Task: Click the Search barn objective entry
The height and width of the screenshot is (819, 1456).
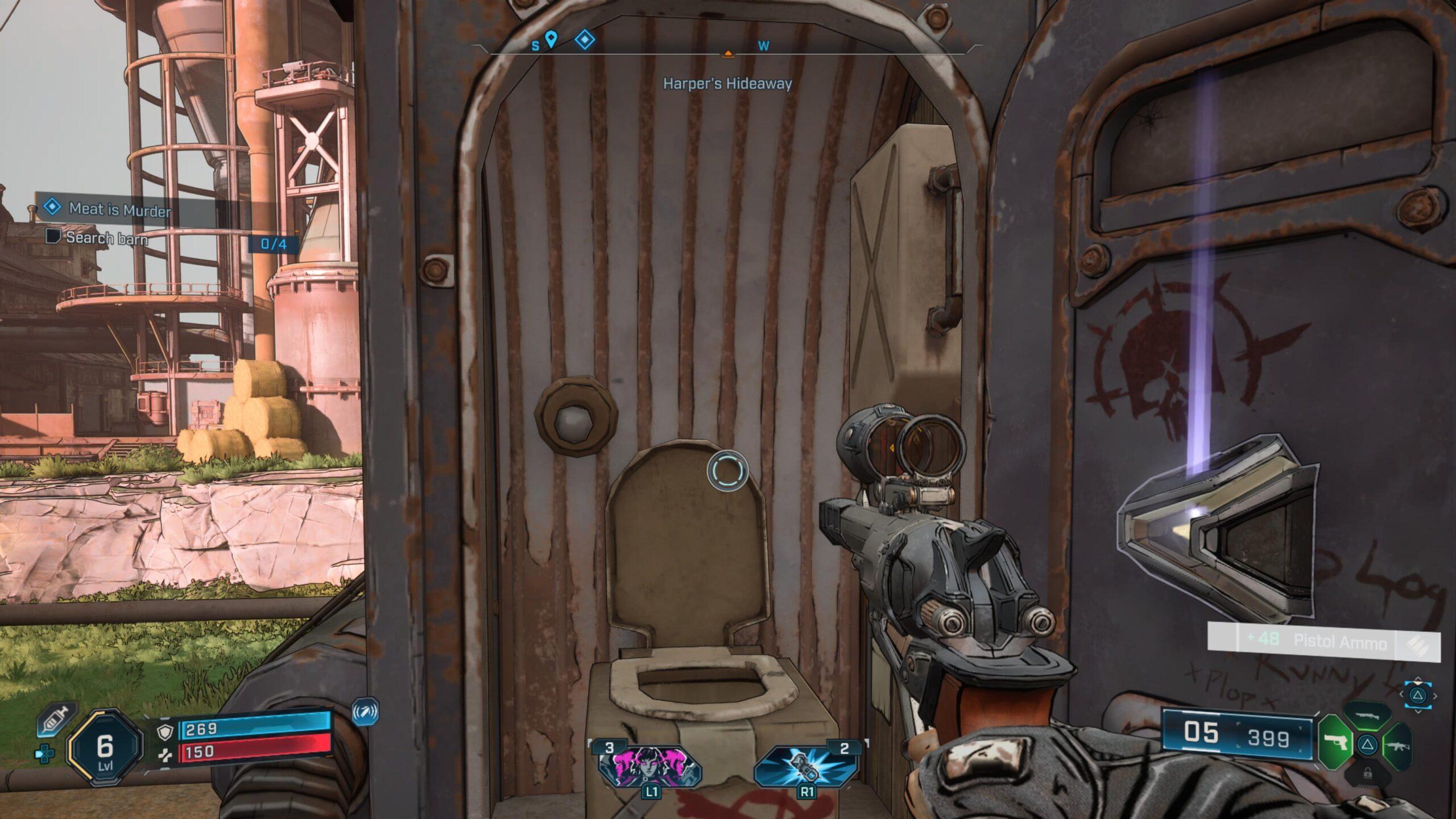Action: coord(107,238)
